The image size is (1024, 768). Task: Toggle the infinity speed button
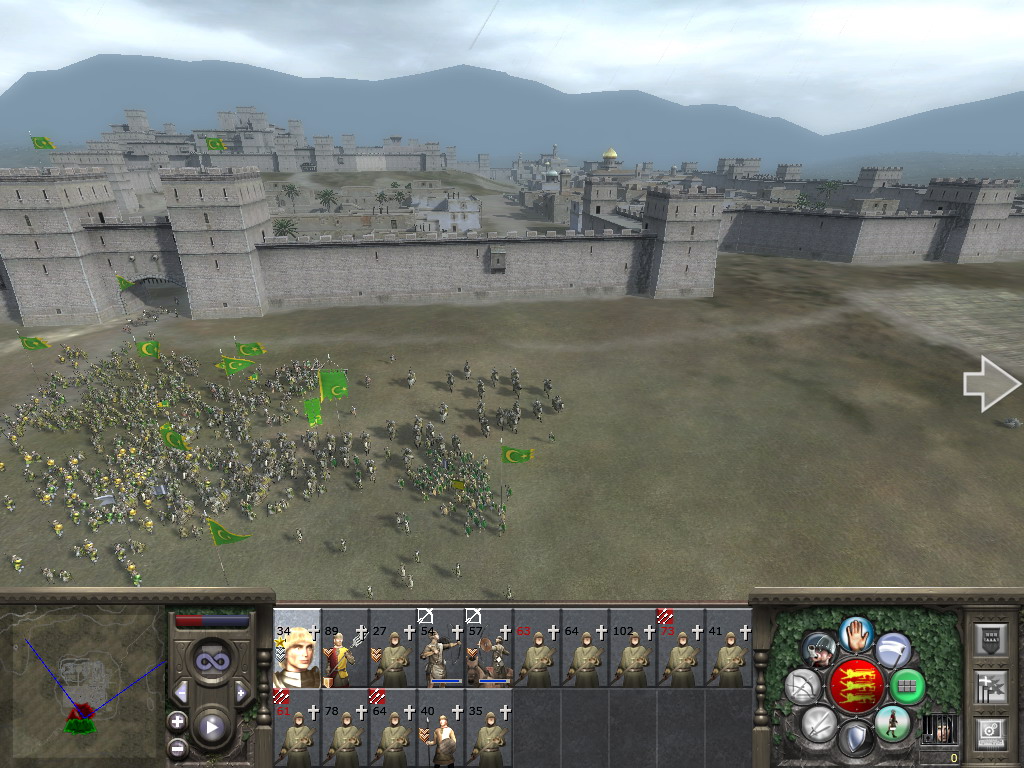[211, 662]
